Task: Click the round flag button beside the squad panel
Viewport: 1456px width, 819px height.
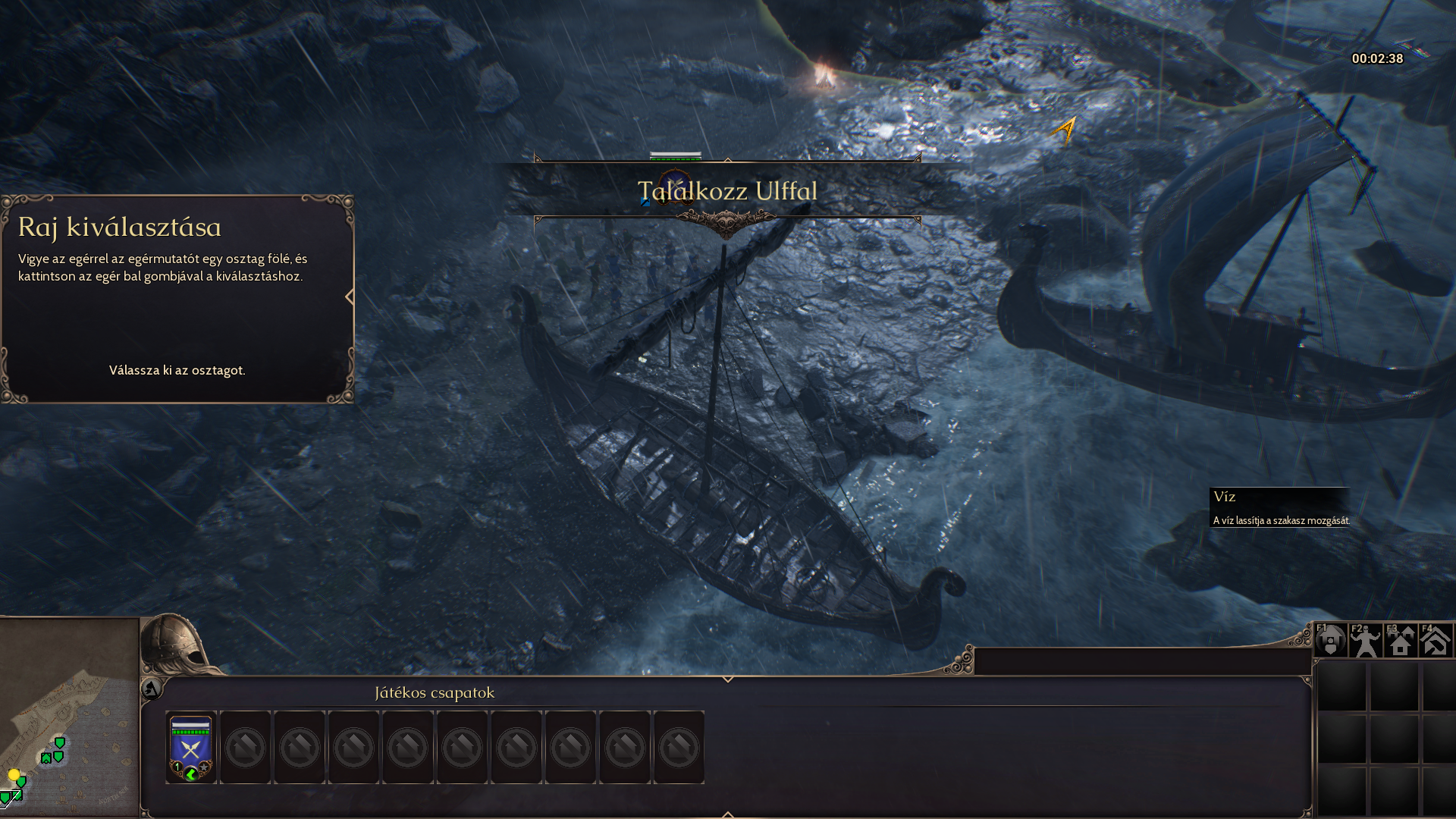Action: 151,689
